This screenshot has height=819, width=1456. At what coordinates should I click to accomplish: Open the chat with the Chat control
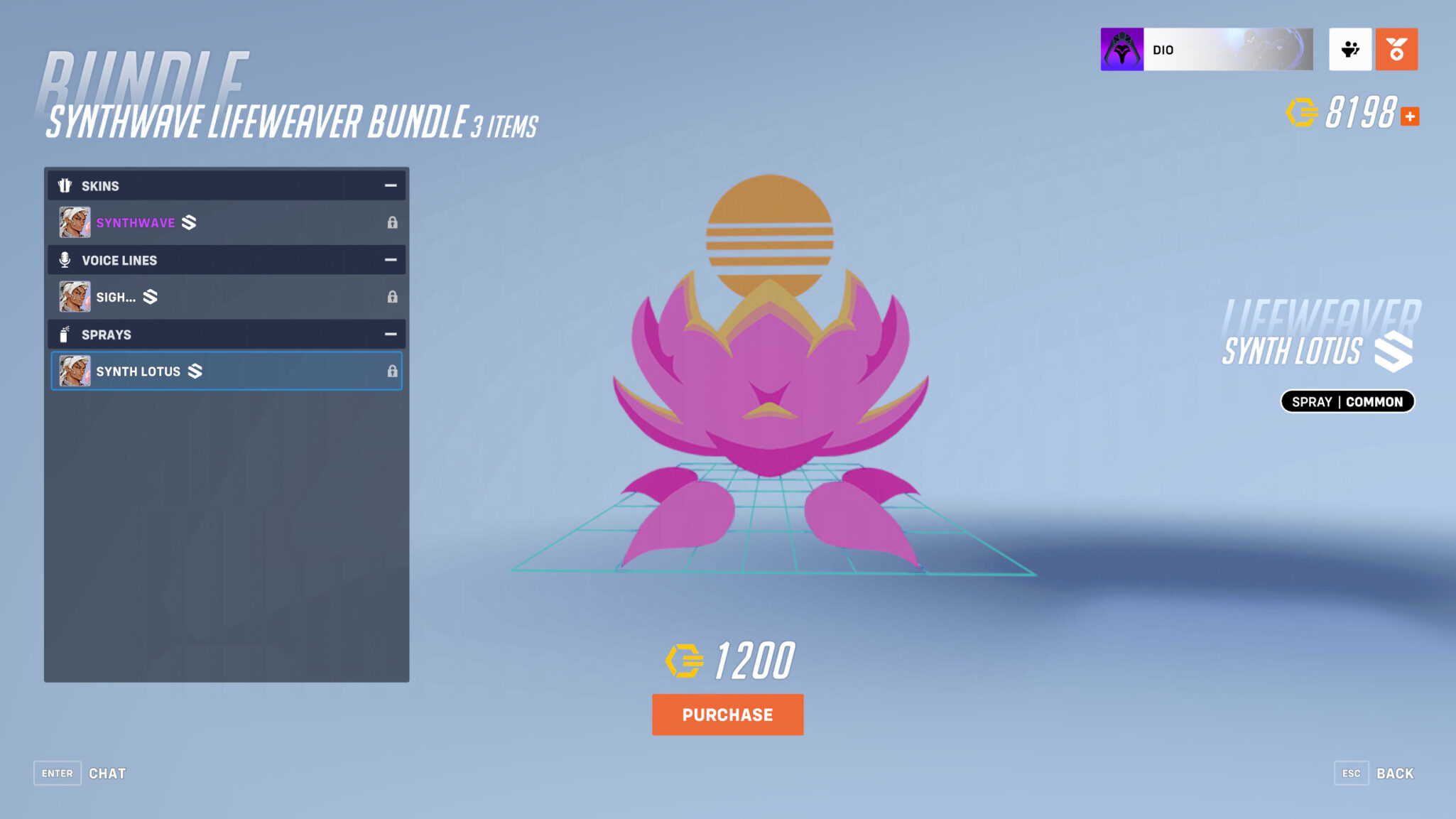[107, 774]
